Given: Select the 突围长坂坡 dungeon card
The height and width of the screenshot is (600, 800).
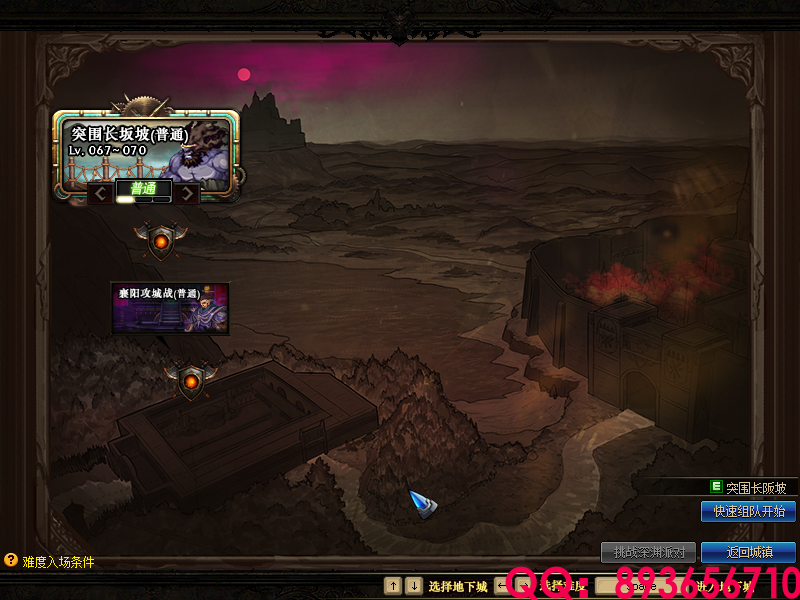Looking at the screenshot, I should [x=146, y=148].
